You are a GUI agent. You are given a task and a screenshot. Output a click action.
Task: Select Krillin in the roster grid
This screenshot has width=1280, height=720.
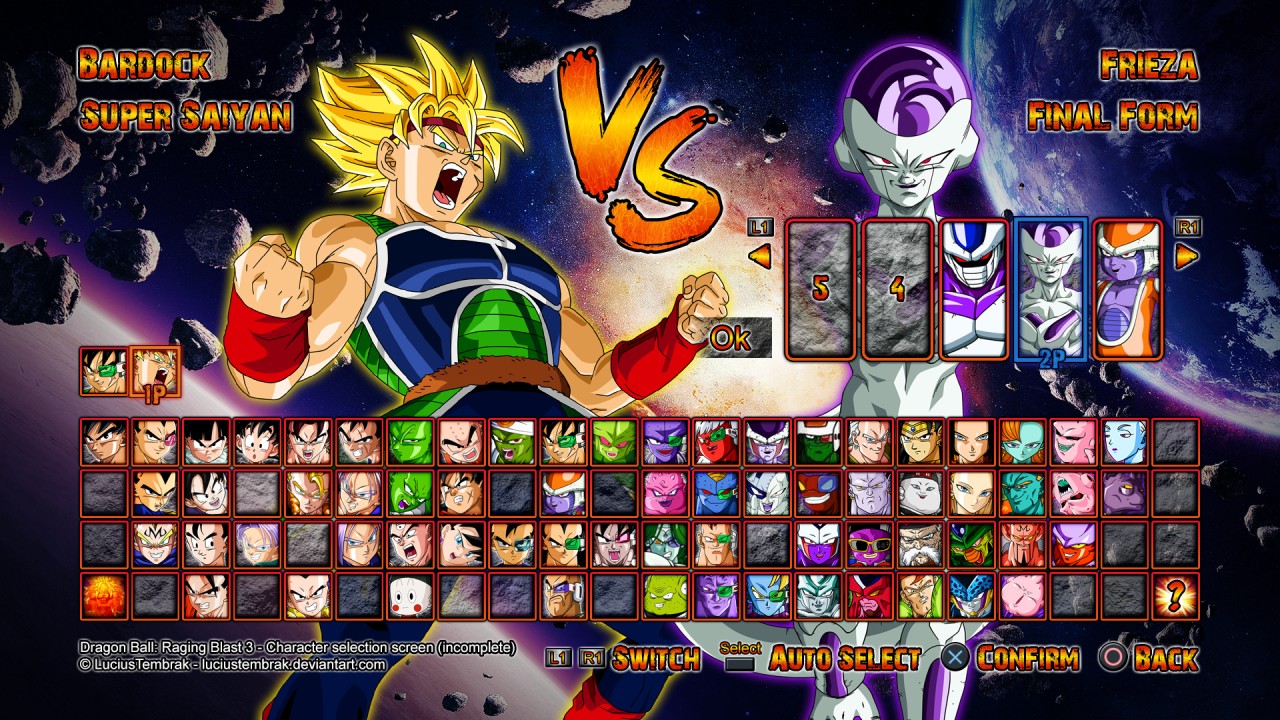(x=462, y=442)
